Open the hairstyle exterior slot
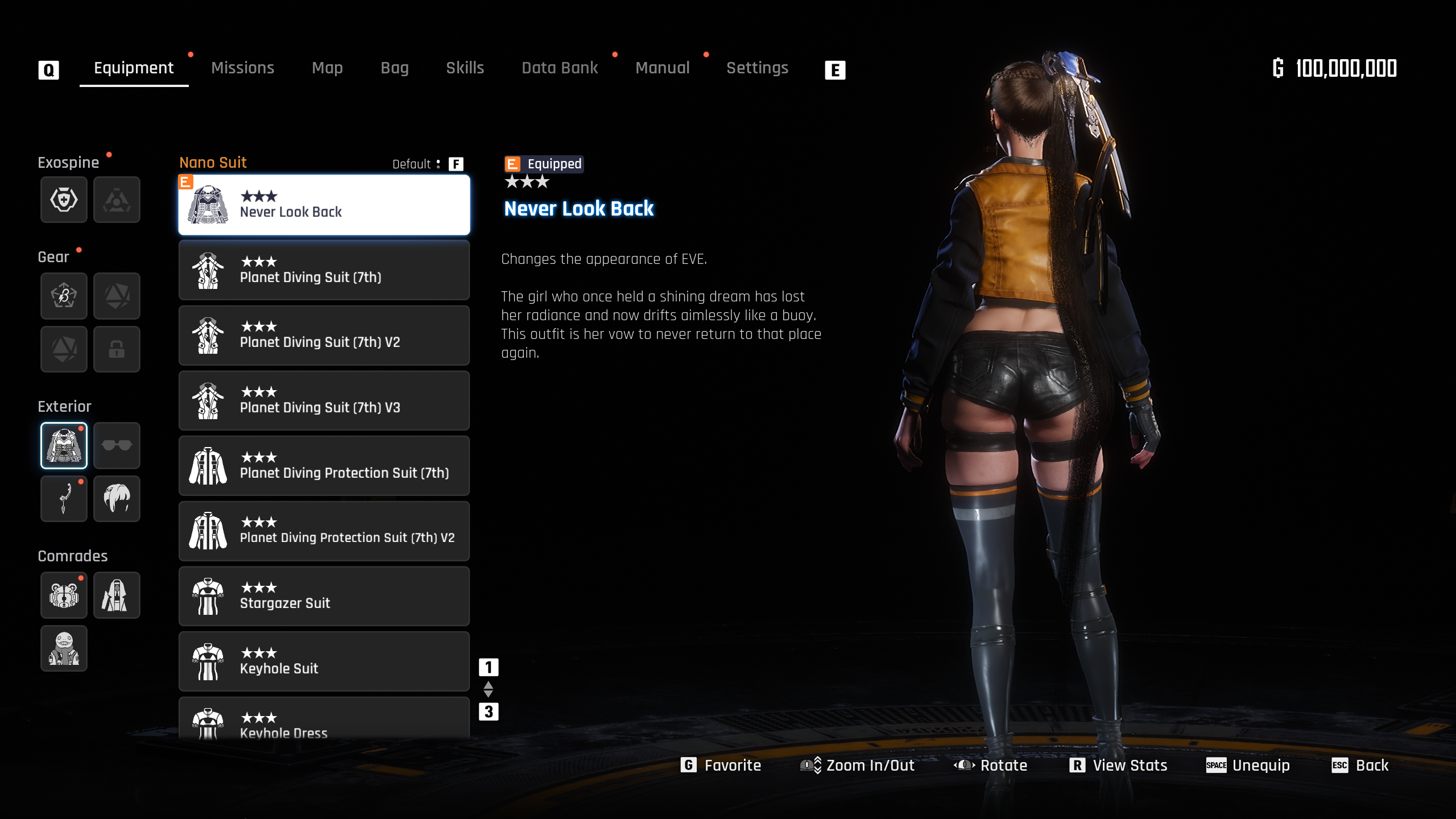The height and width of the screenshot is (819, 1456). [x=117, y=499]
